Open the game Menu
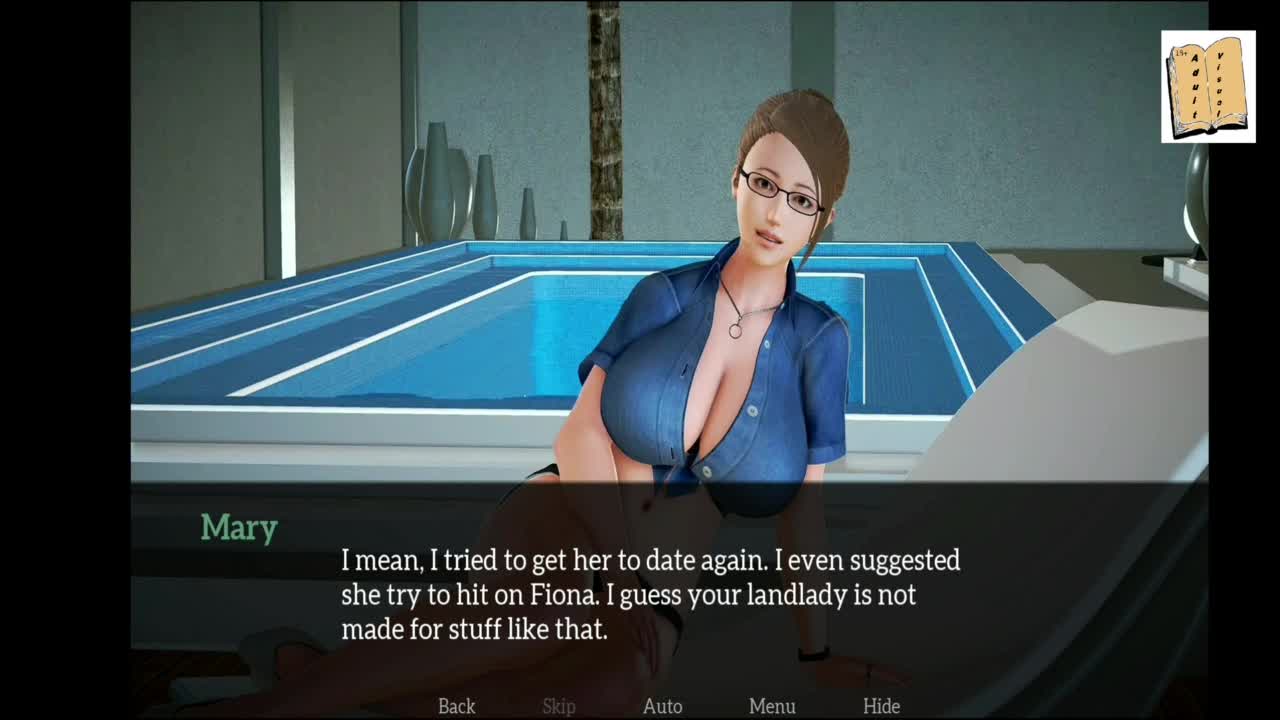The height and width of the screenshot is (720, 1280). [x=772, y=706]
